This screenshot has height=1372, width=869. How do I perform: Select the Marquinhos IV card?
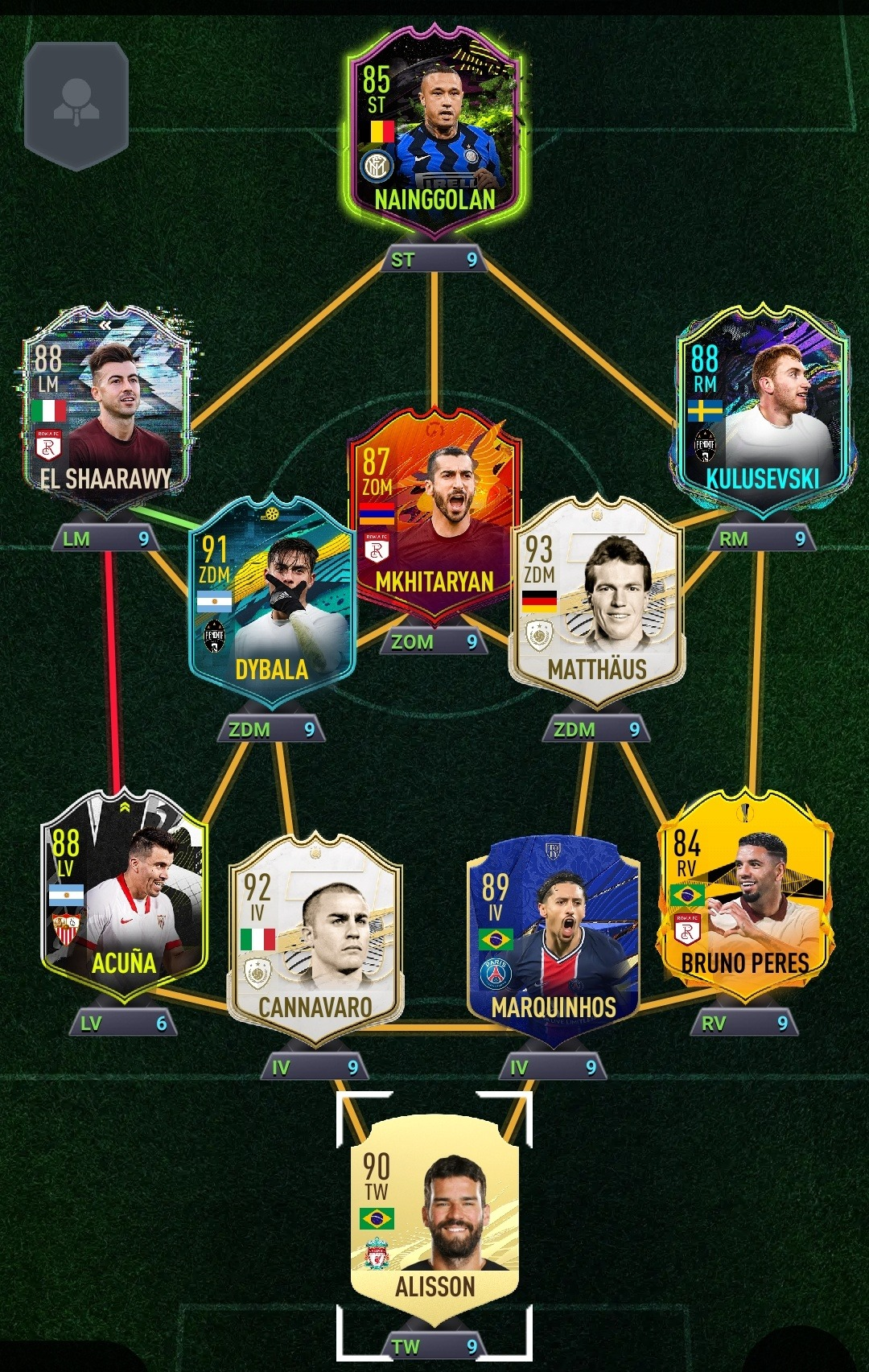click(554, 937)
